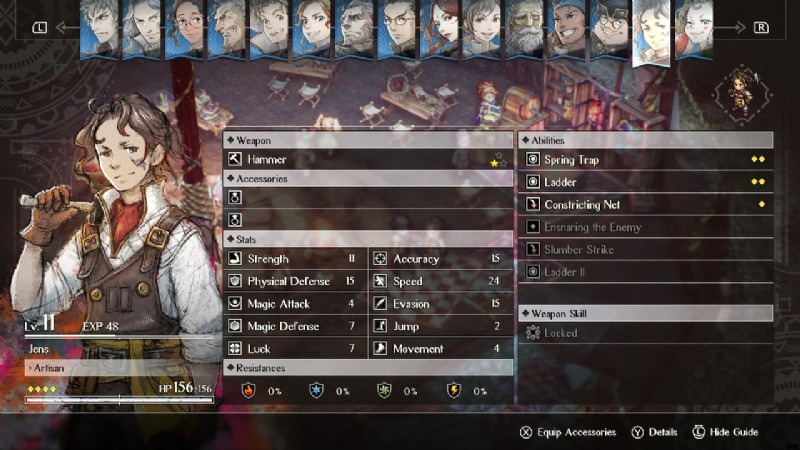Select the lightning resistance icon

453,390
